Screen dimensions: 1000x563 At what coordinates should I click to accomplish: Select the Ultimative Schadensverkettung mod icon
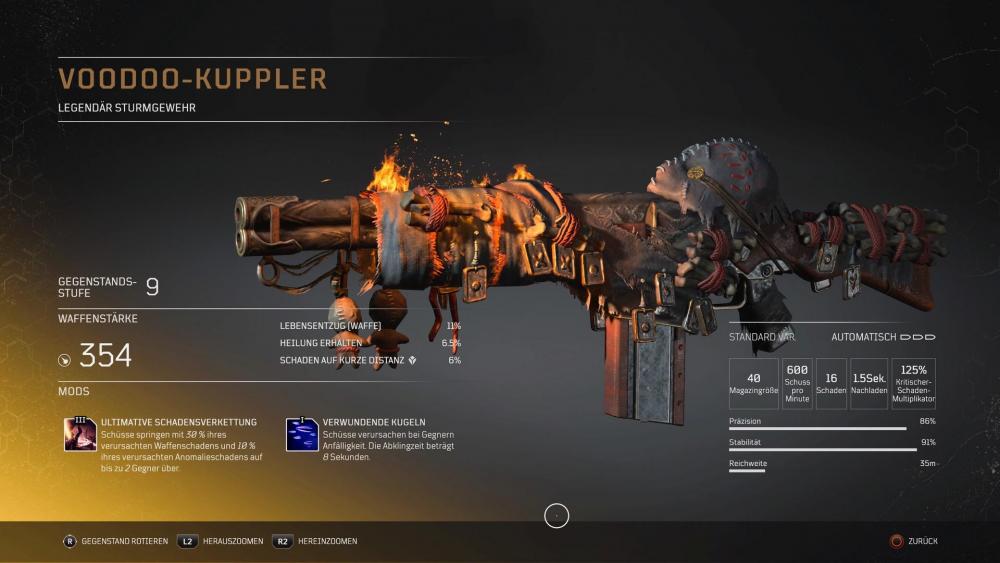tap(80, 435)
